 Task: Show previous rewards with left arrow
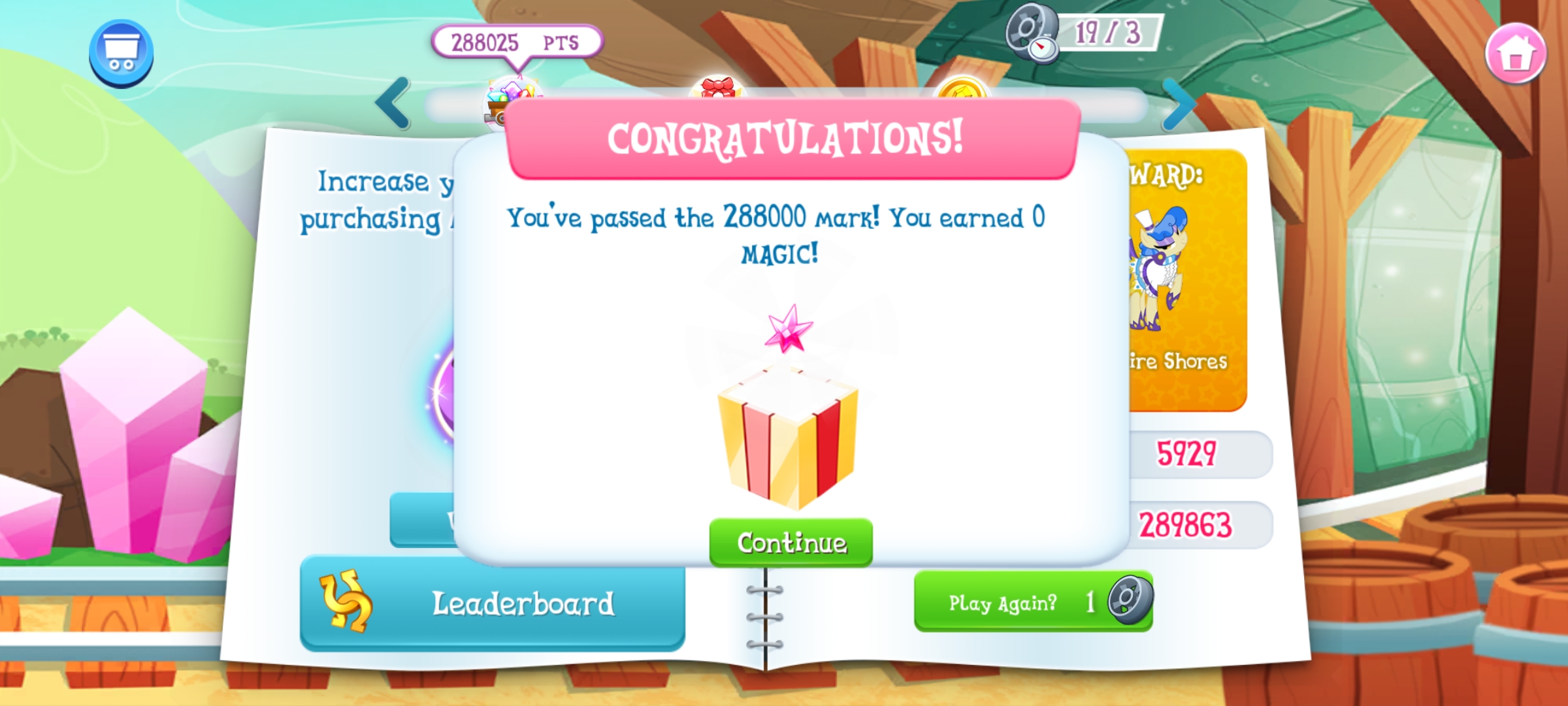tap(393, 103)
